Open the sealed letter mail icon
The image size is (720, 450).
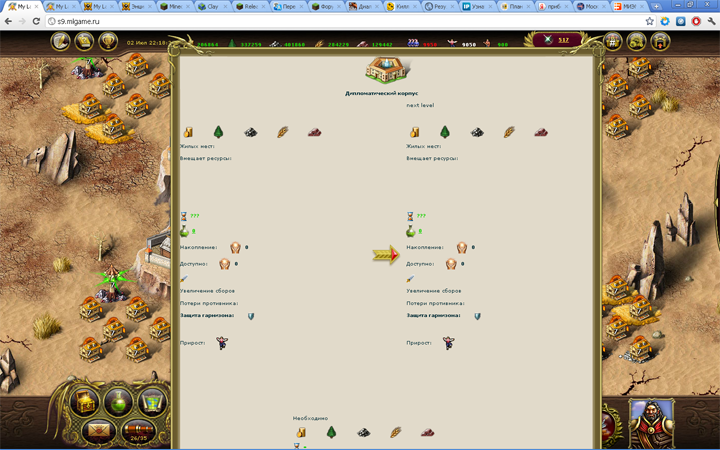tap(99, 432)
